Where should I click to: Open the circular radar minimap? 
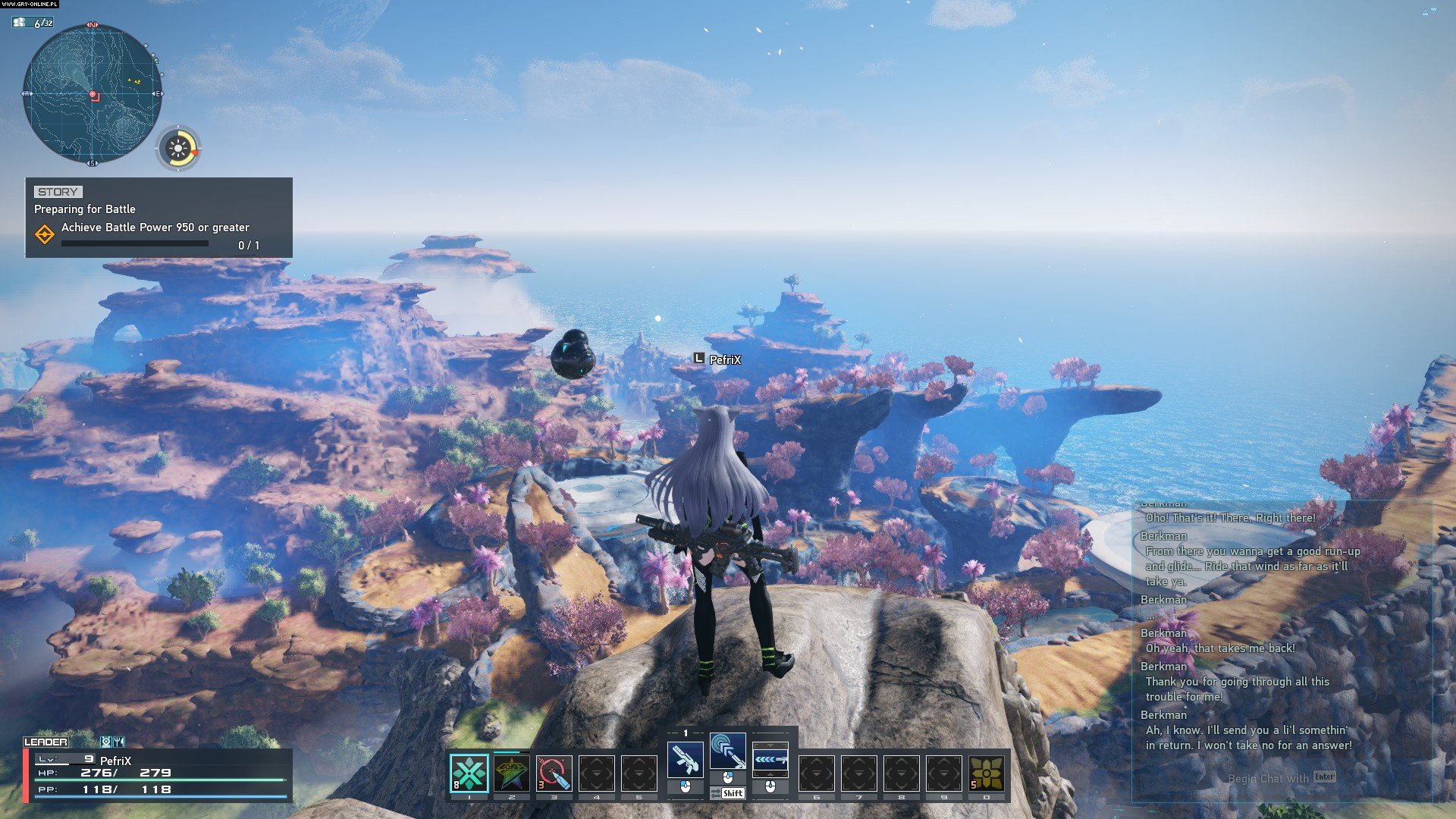click(93, 95)
